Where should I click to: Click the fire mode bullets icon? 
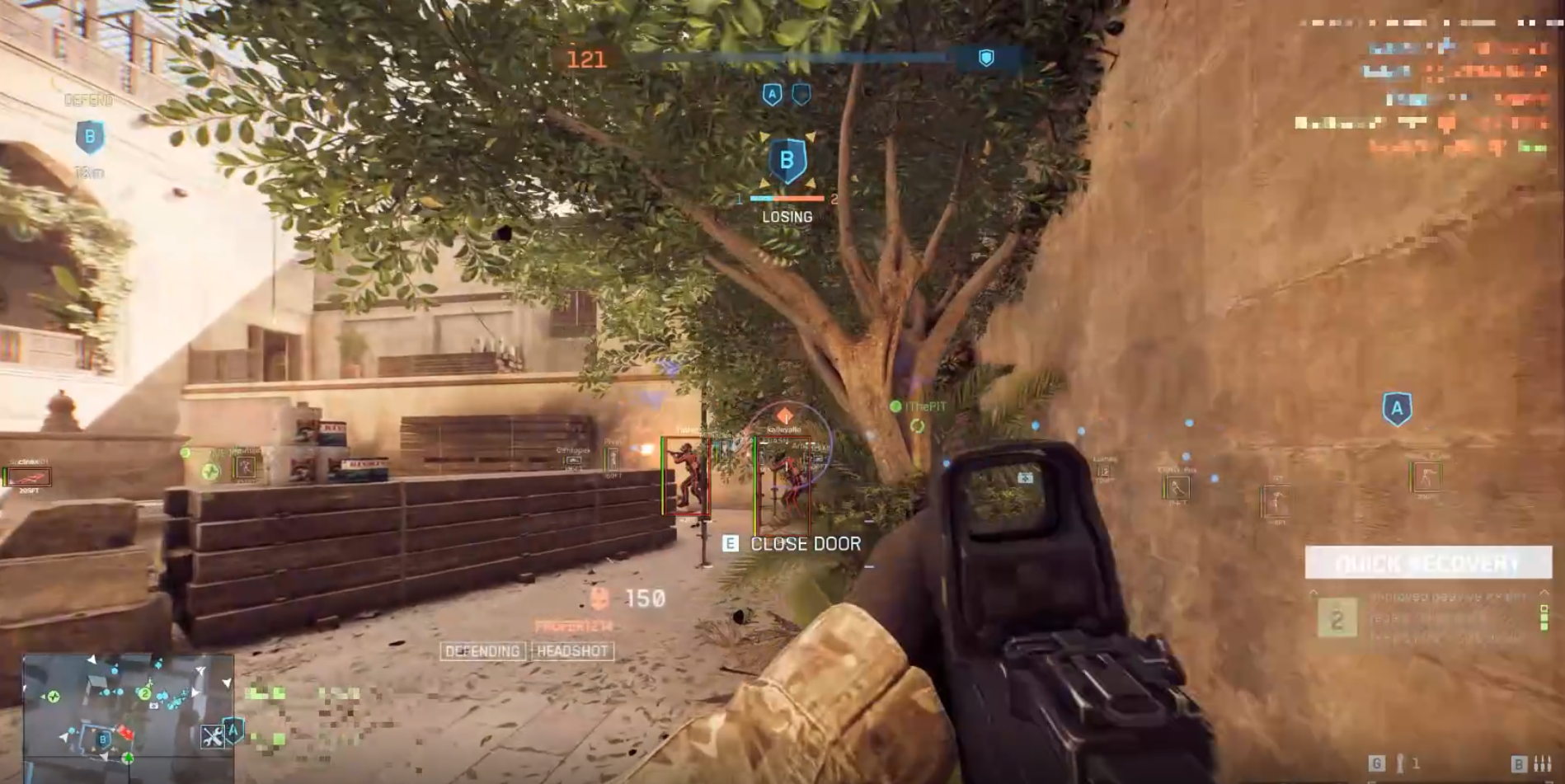(x=1540, y=764)
